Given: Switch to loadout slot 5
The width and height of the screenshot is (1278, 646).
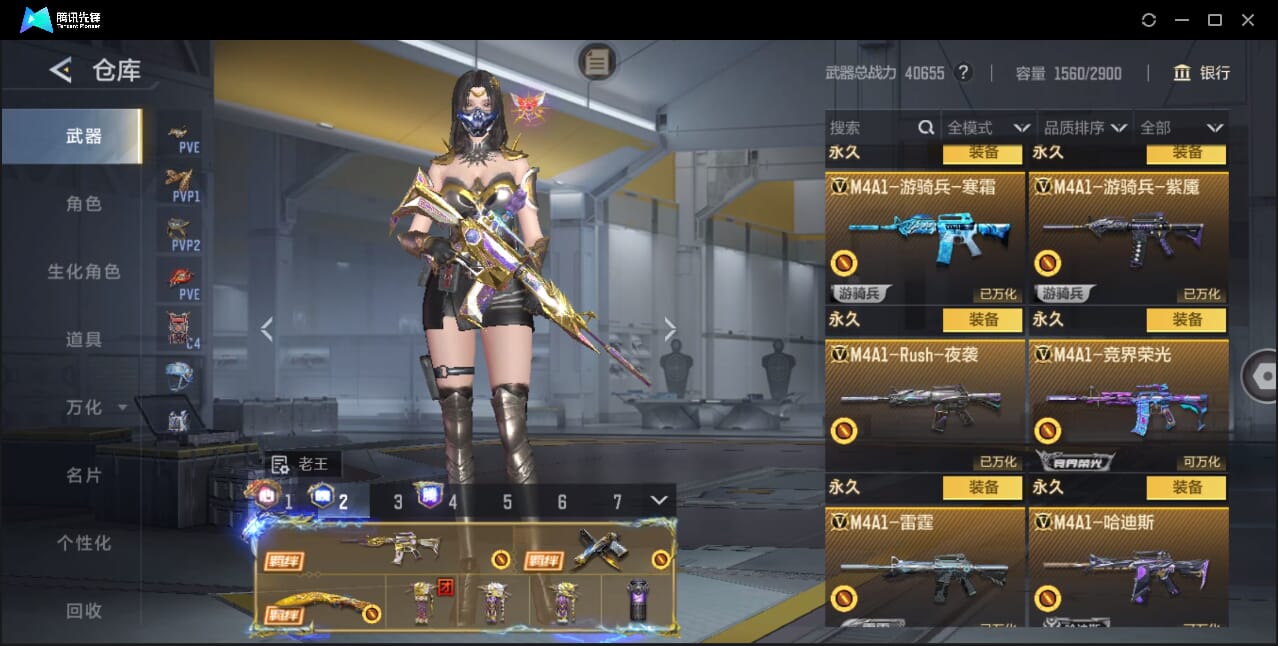Looking at the screenshot, I should click(507, 502).
